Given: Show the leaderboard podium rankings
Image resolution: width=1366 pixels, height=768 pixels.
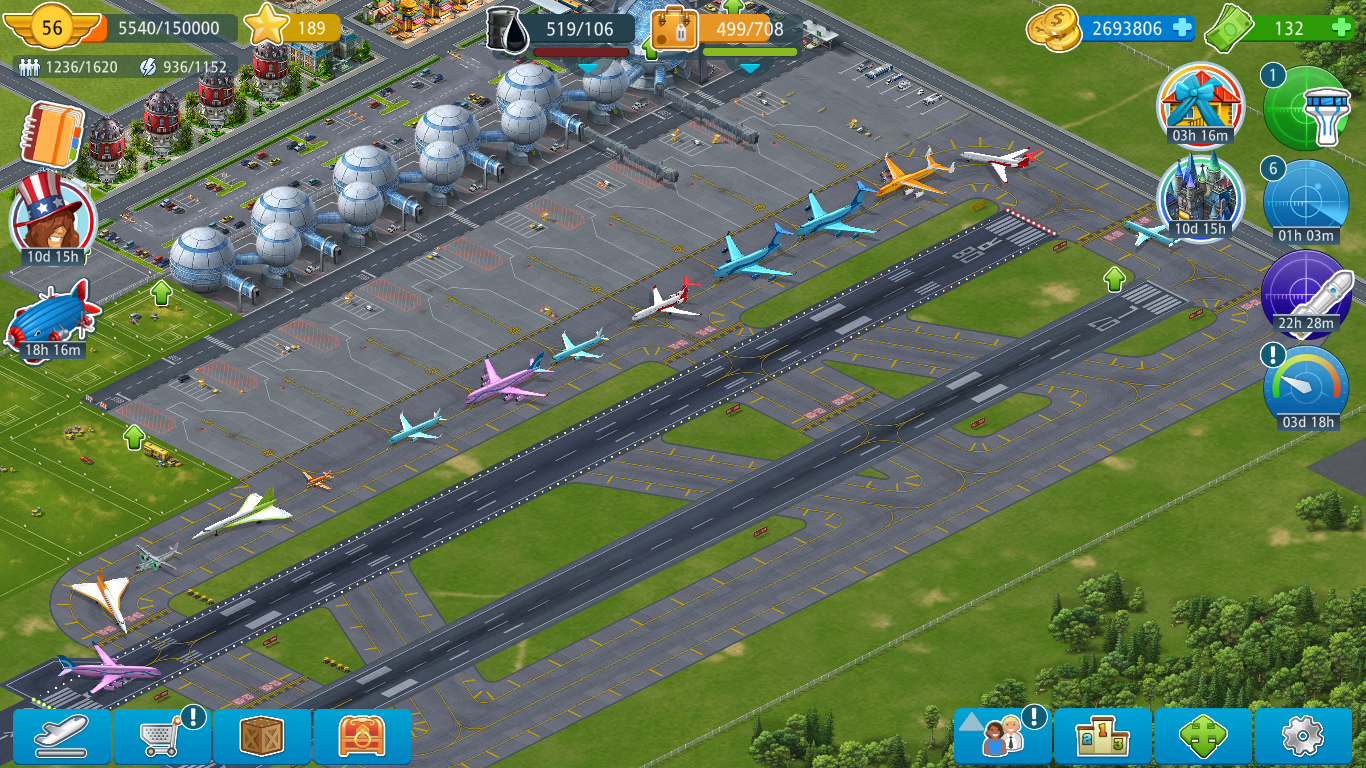Looking at the screenshot, I should [x=1102, y=737].
